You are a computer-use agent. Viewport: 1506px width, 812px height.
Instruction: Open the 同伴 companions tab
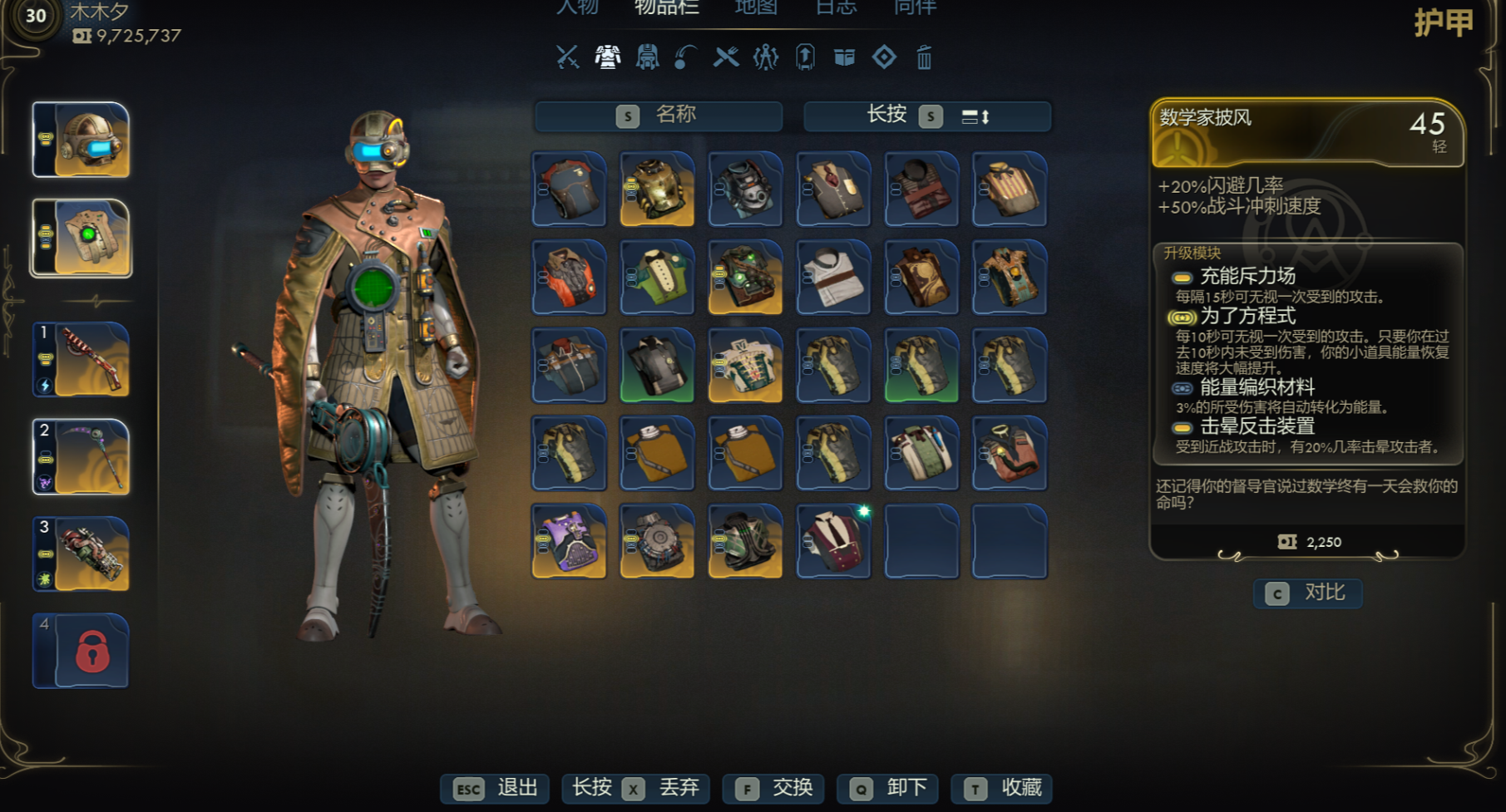coord(915,7)
